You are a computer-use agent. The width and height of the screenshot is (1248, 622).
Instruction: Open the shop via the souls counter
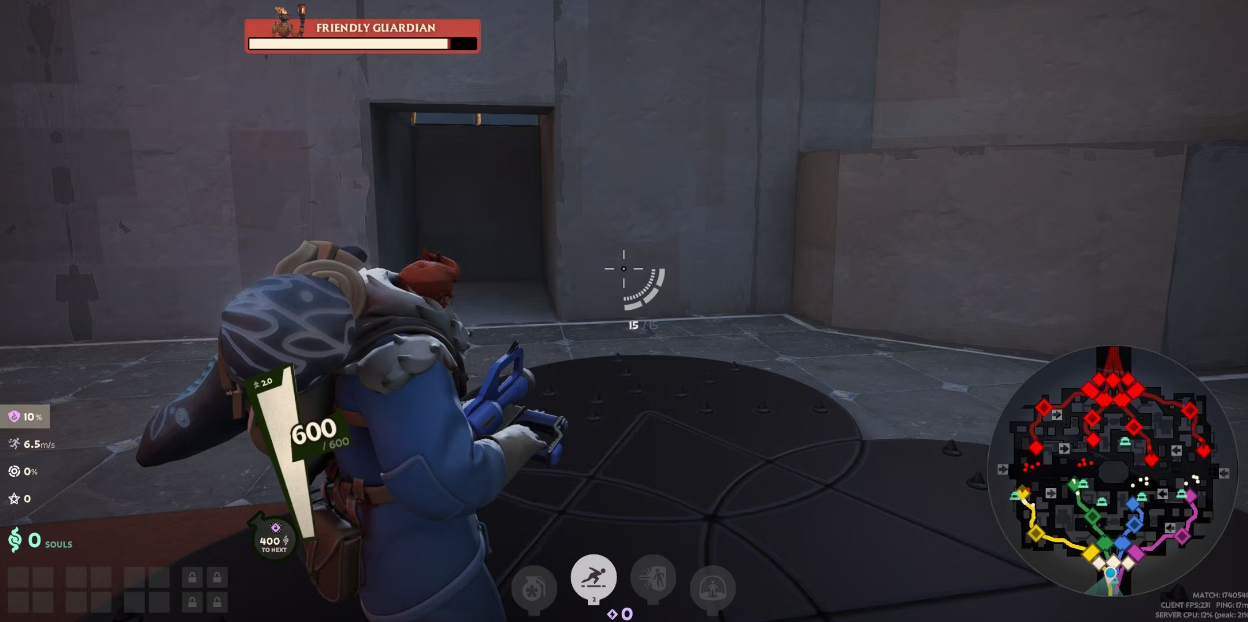tap(36, 541)
